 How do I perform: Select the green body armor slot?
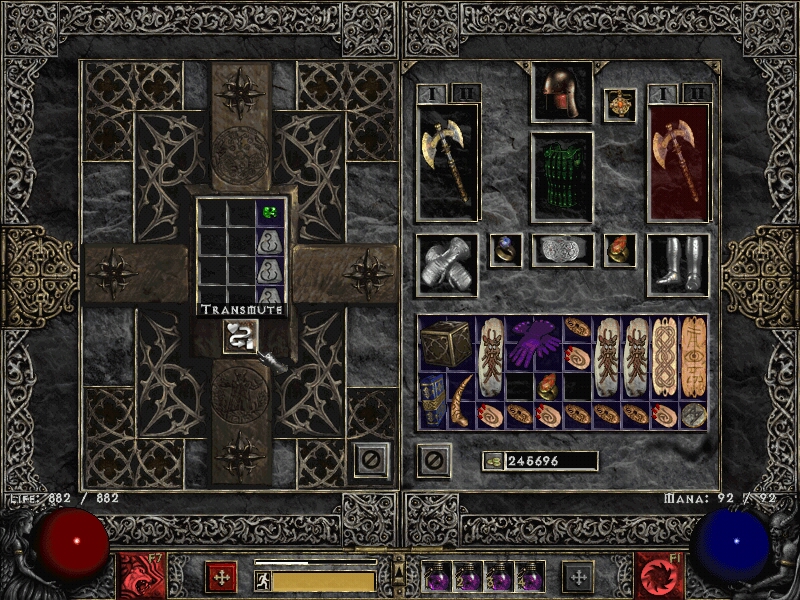(561, 177)
